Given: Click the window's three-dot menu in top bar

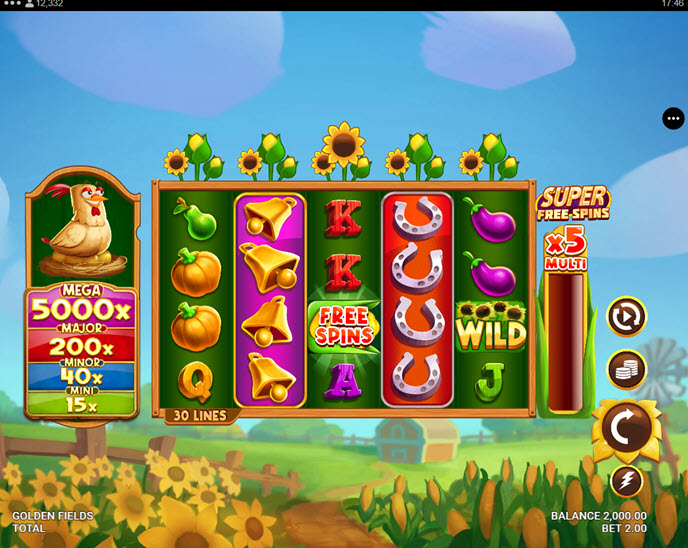Looking at the screenshot, I should [12, 4].
